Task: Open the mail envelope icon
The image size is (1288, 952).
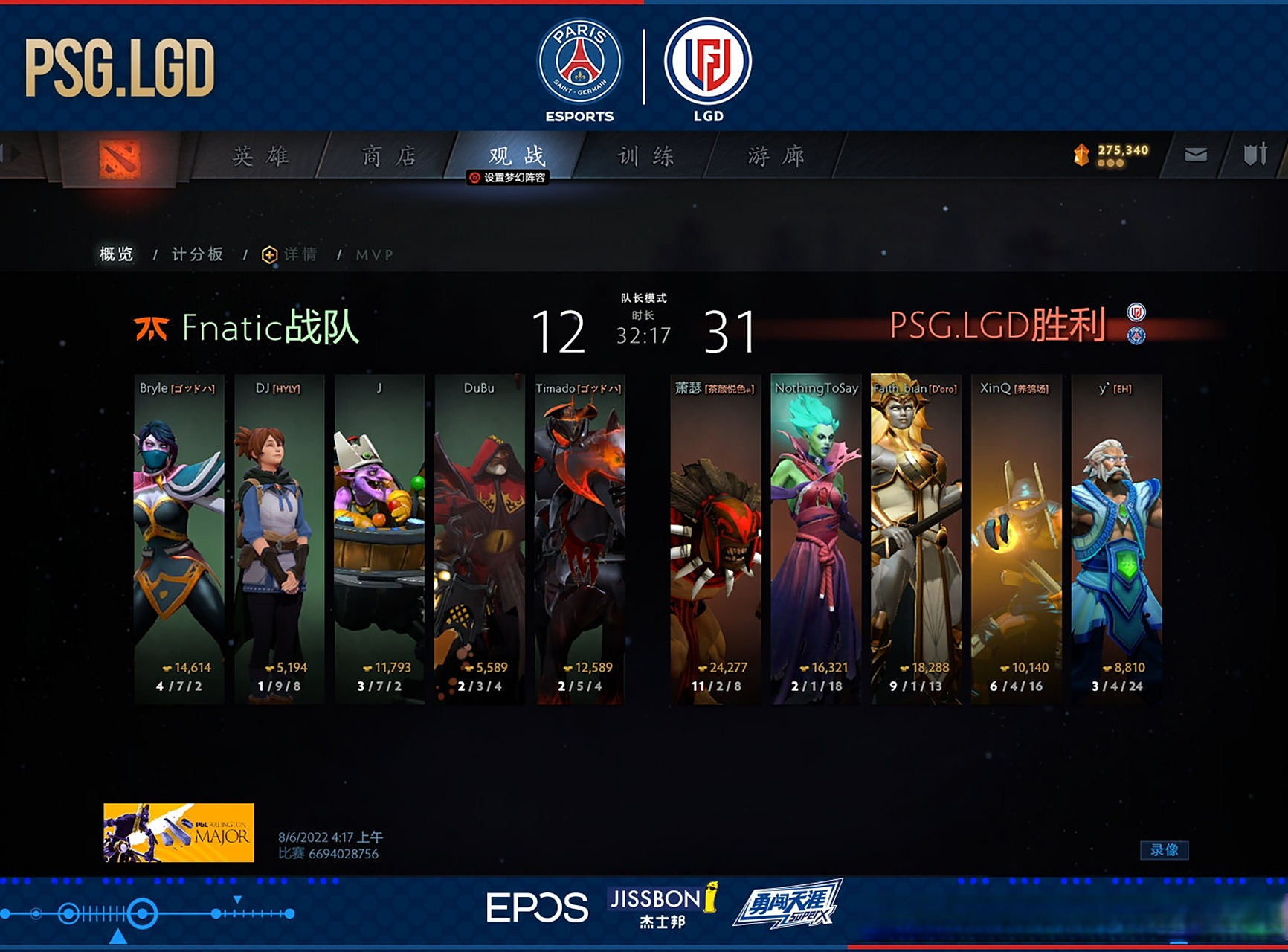Action: click(1195, 155)
